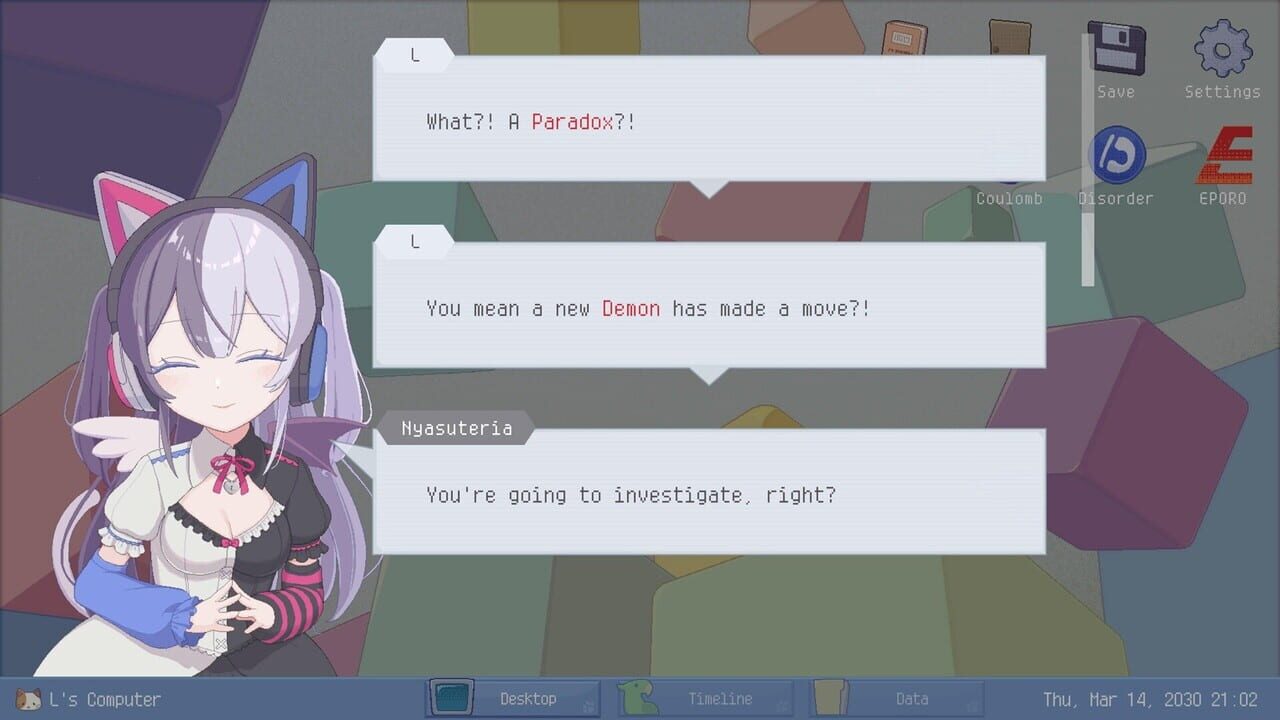Click the door icon on the desktop
Image resolution: width=1280 pixels, height=720 pixels.
(x=1010, y=35)
